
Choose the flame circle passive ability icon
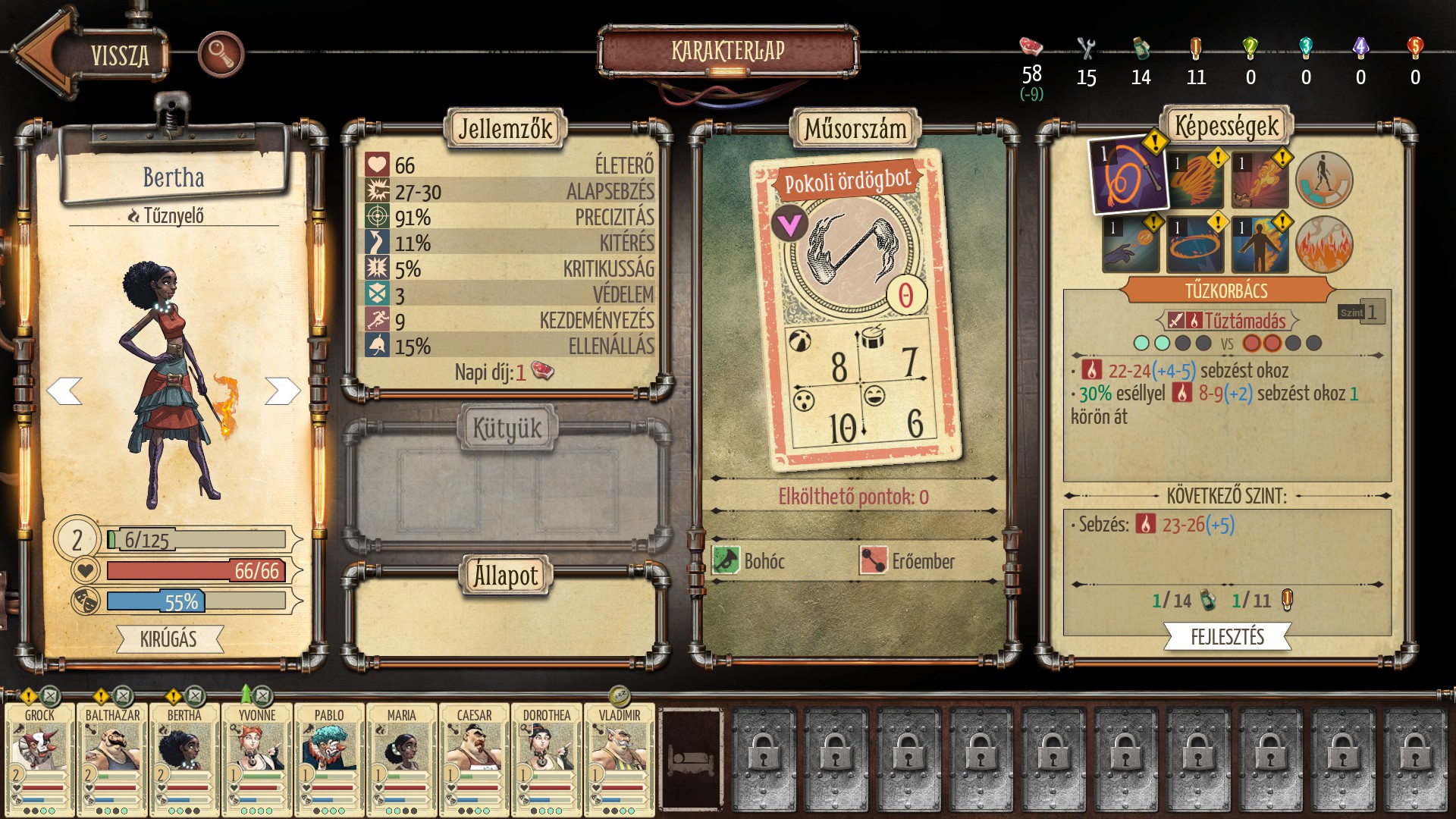pos(1324,245)
